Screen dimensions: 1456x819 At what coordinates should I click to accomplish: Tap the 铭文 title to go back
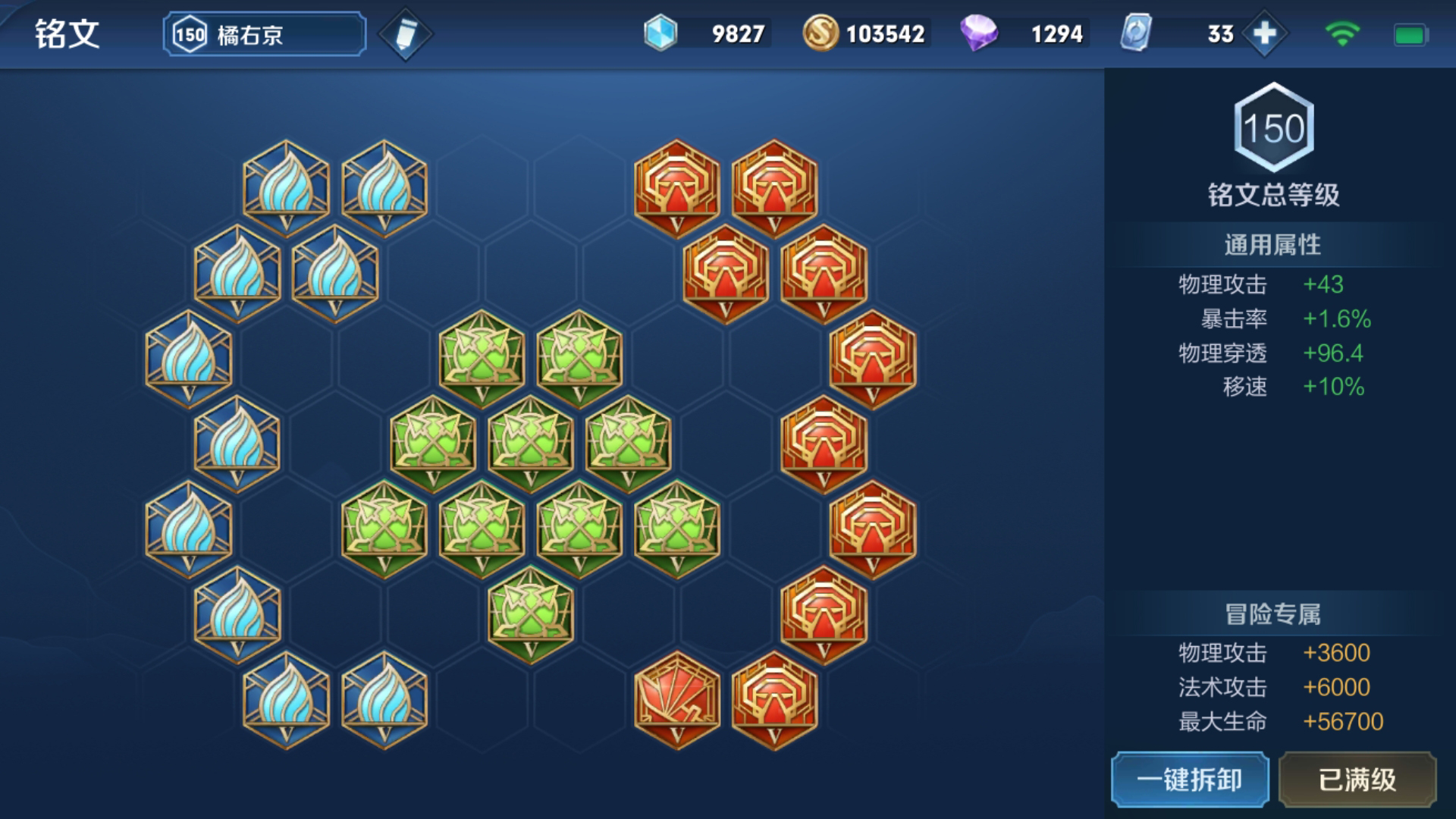click(67, 34)
